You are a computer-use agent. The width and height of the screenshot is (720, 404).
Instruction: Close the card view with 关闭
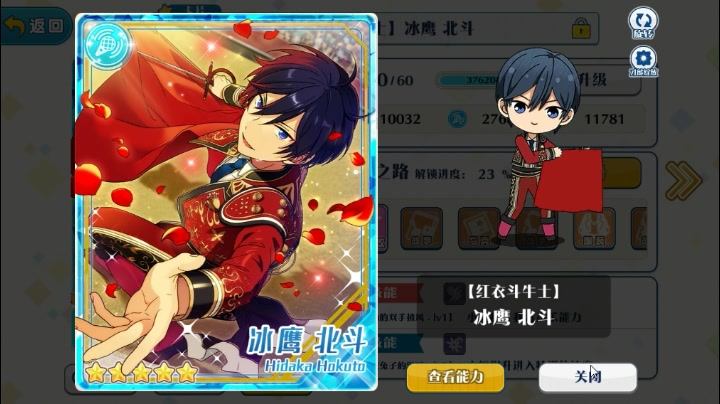[x=587, y=377]
